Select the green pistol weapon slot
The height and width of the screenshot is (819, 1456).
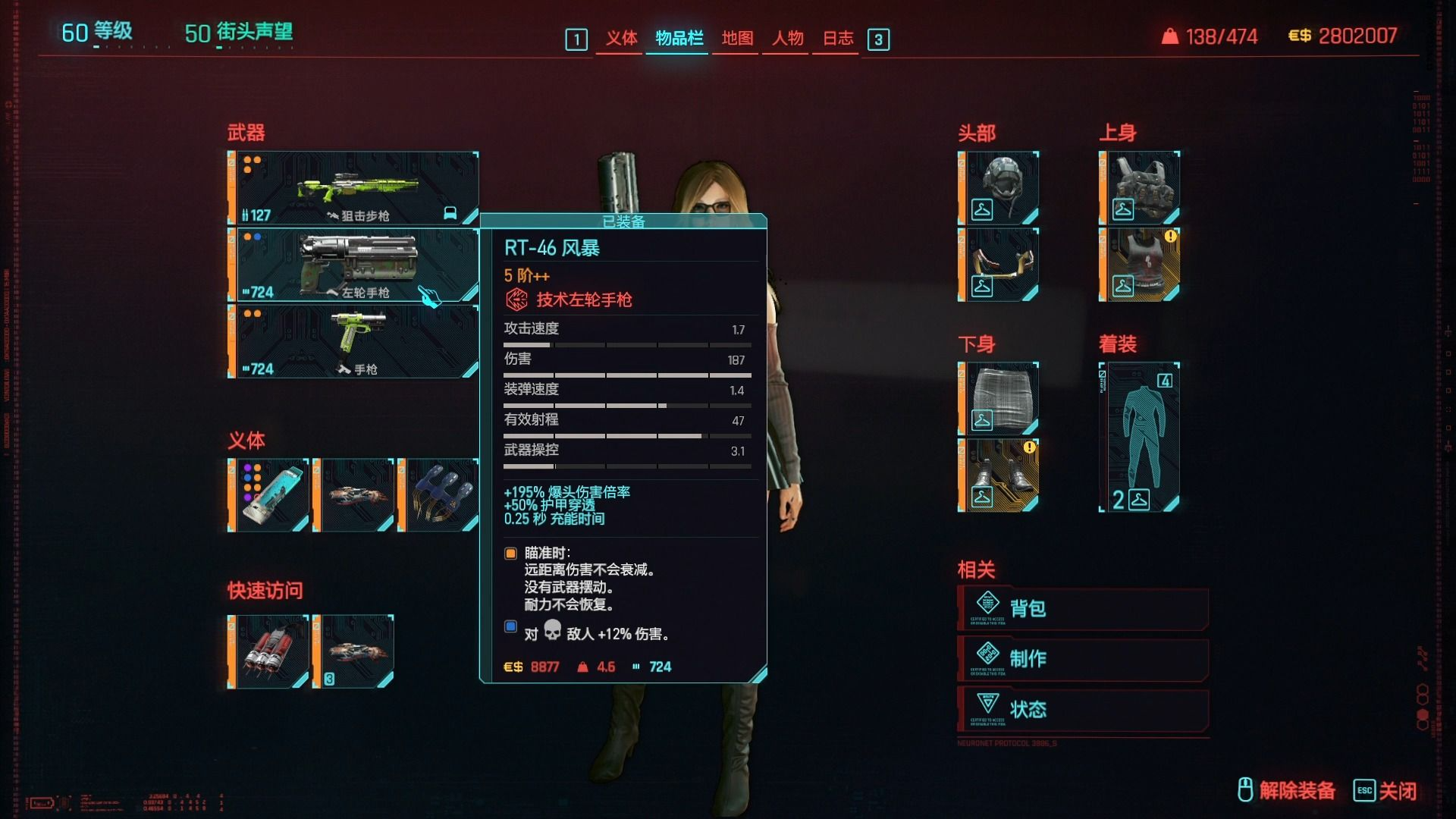tap(353, 341)
